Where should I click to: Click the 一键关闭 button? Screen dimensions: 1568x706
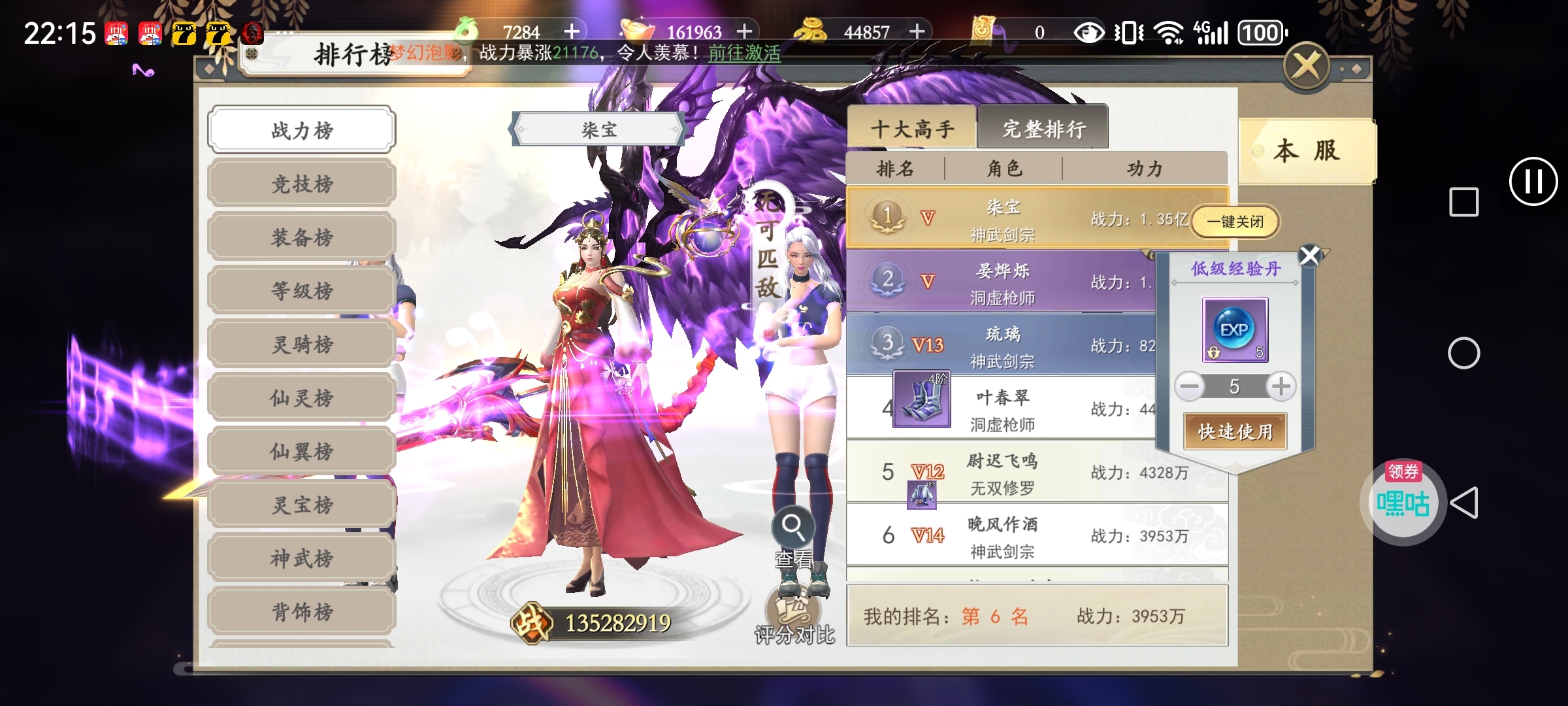1235,222
